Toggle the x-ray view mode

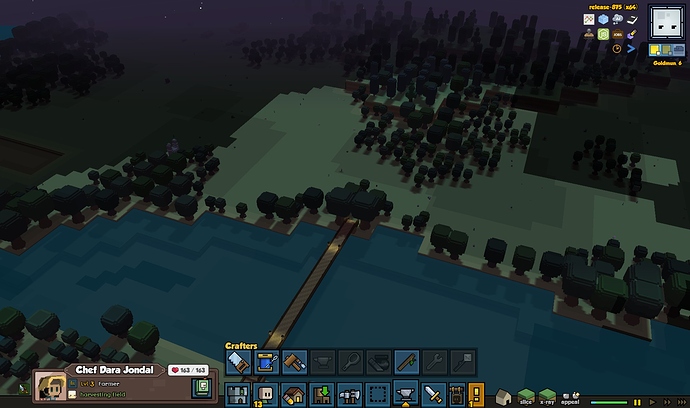(546, 393)
